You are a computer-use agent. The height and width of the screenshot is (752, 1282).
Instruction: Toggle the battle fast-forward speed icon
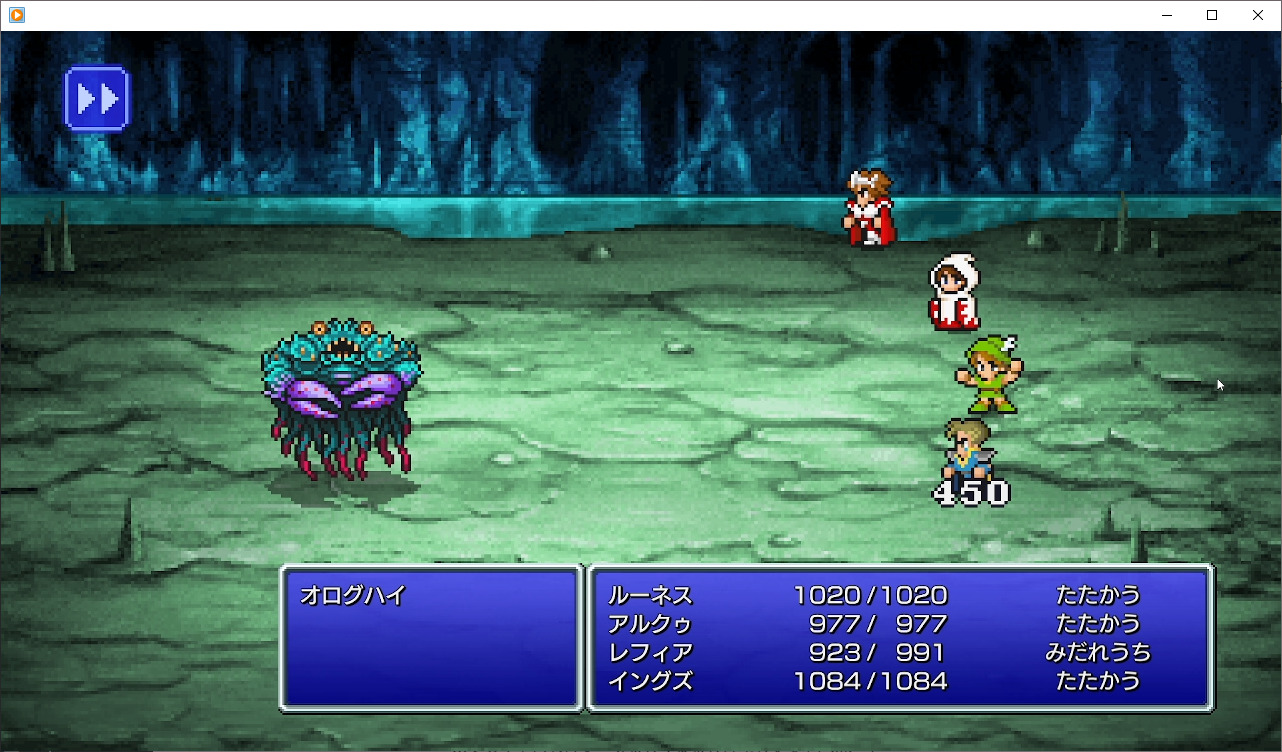(97, 97)
